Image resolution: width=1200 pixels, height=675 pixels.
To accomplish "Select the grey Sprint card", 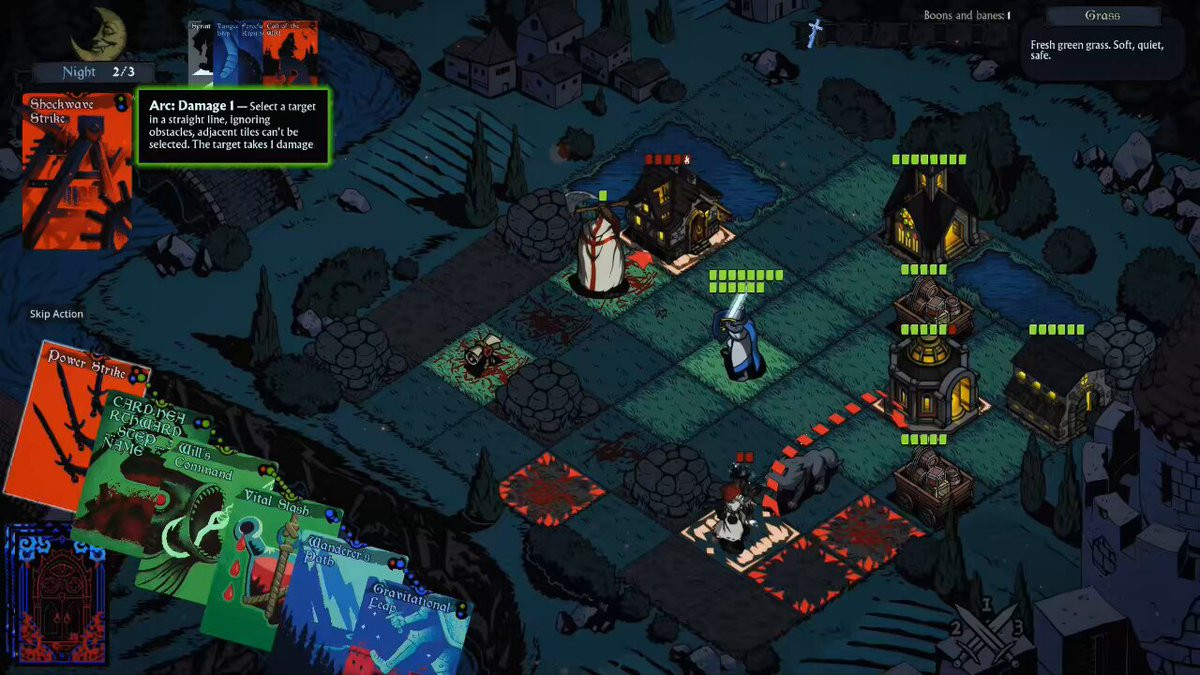I will pos(199,54).
